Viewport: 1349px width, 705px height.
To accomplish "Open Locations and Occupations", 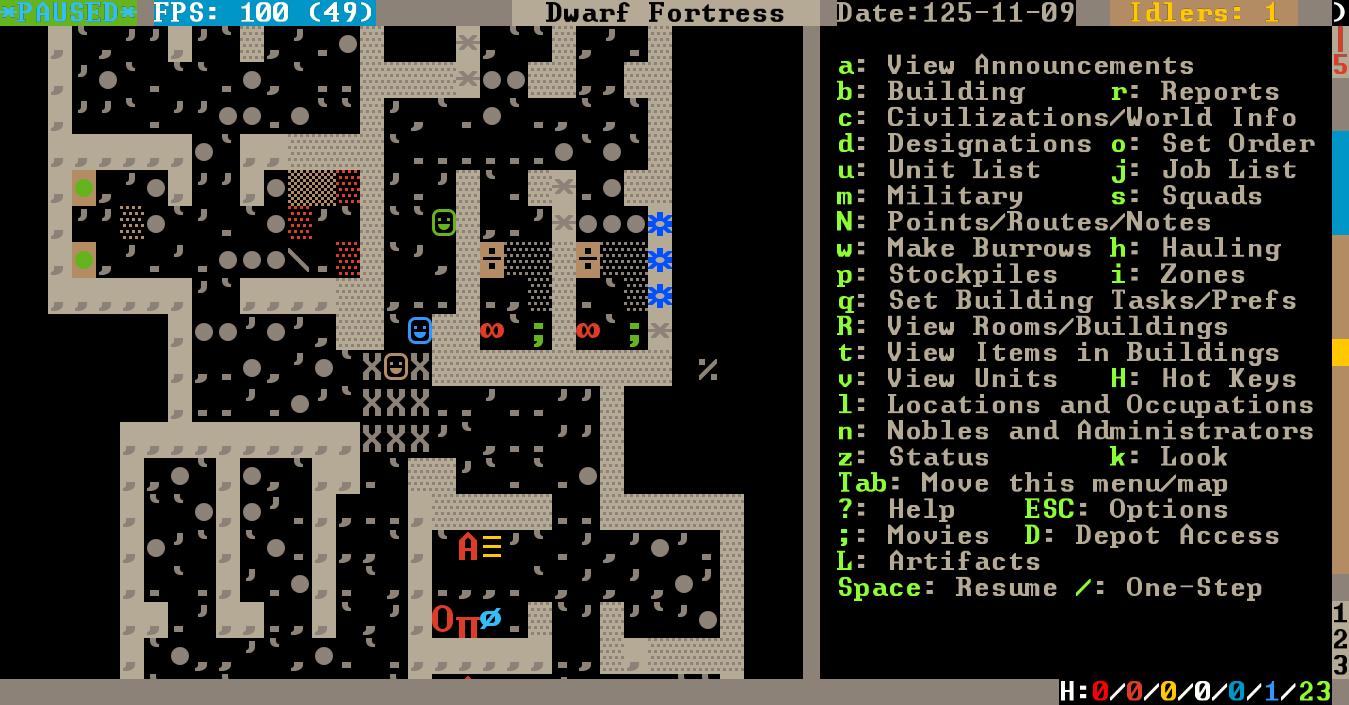I will click(x=1100, y=404).
